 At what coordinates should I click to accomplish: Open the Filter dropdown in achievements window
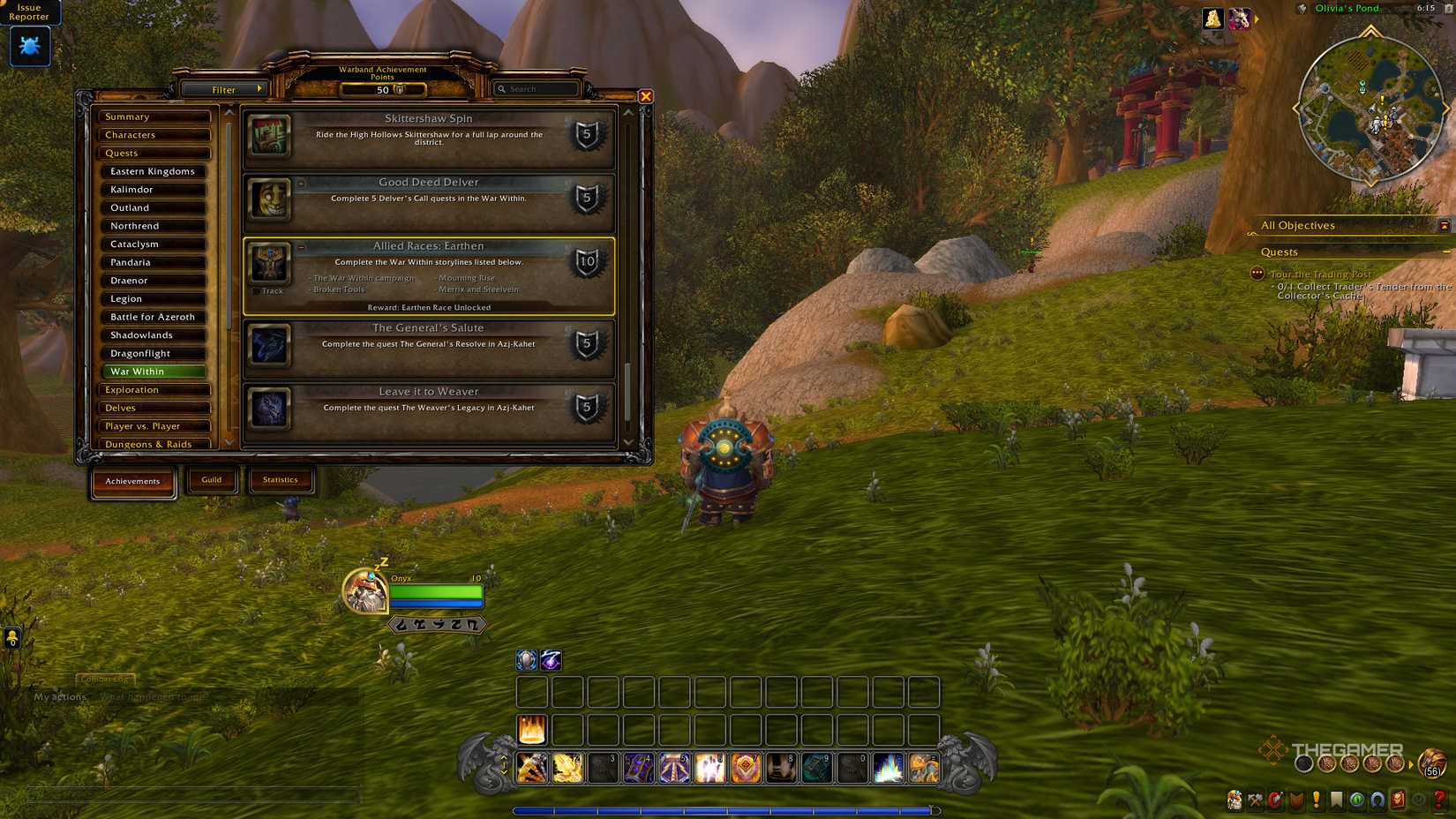coord(226,89)
